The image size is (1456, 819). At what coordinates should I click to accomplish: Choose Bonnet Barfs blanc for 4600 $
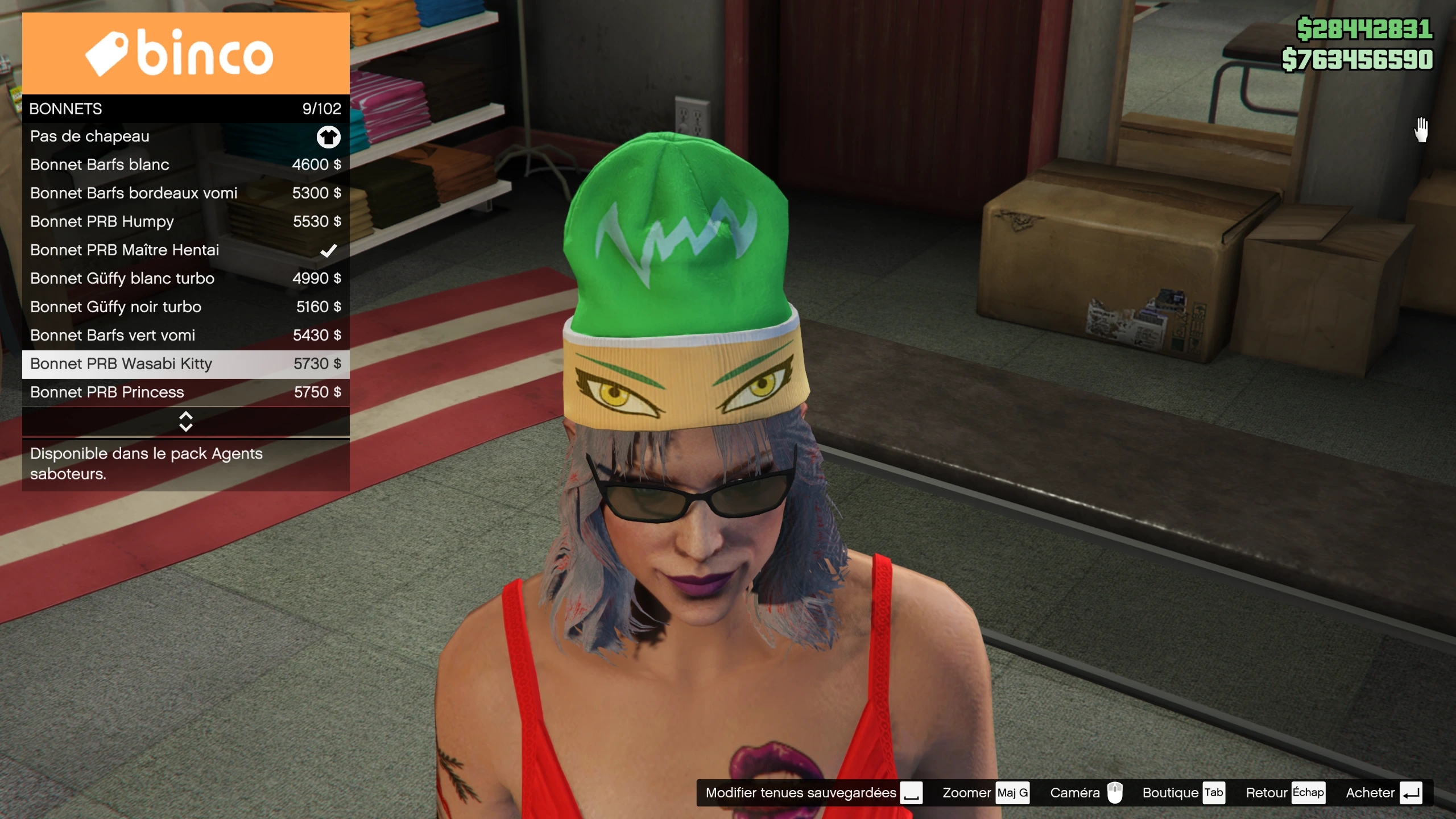pyautogui.click(x=185, y=165)
